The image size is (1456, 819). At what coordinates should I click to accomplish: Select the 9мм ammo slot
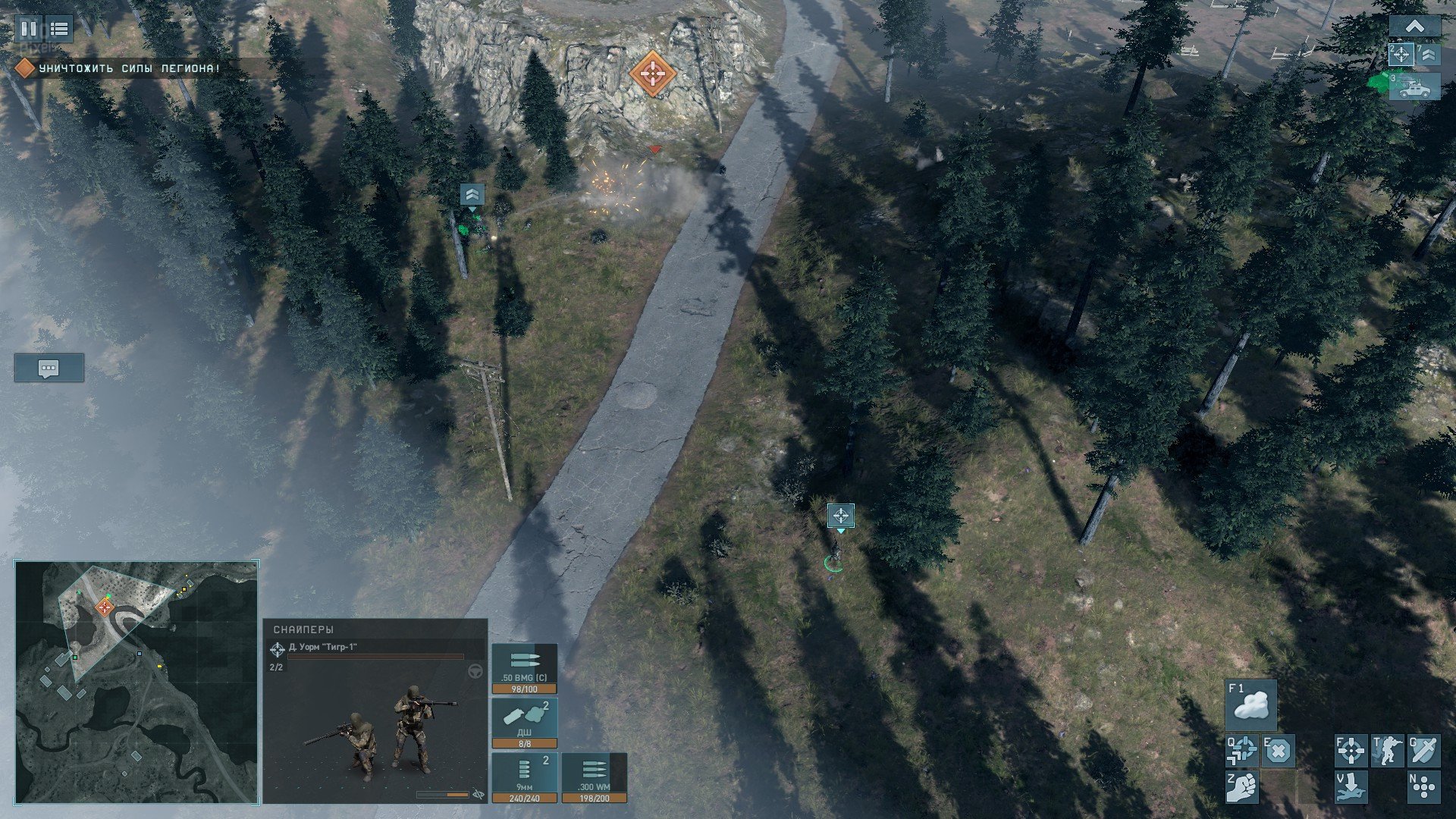tap(524, 777)
